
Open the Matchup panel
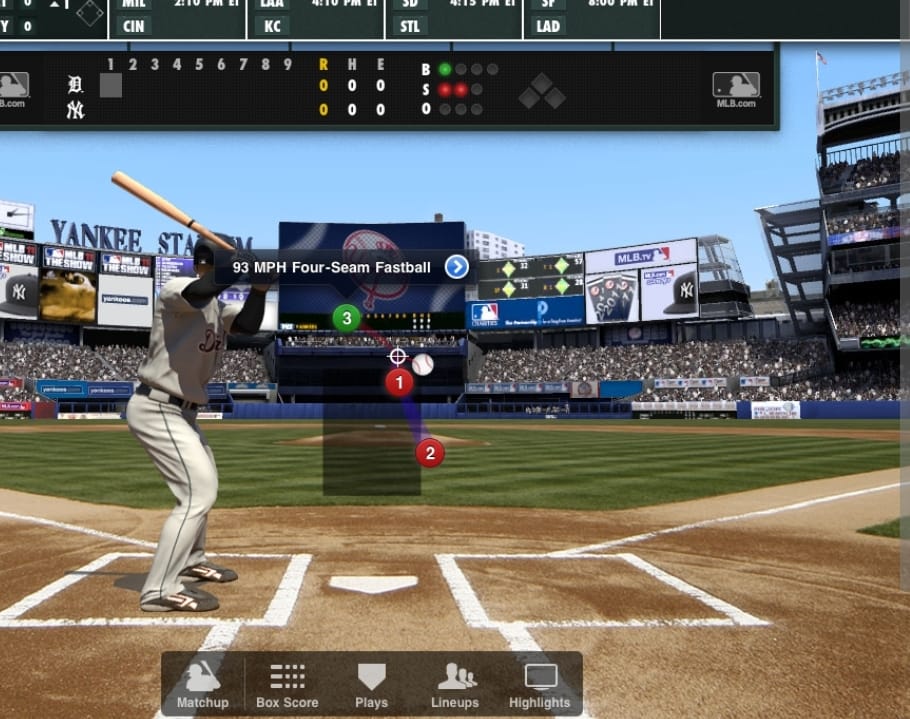click(203, 685)
